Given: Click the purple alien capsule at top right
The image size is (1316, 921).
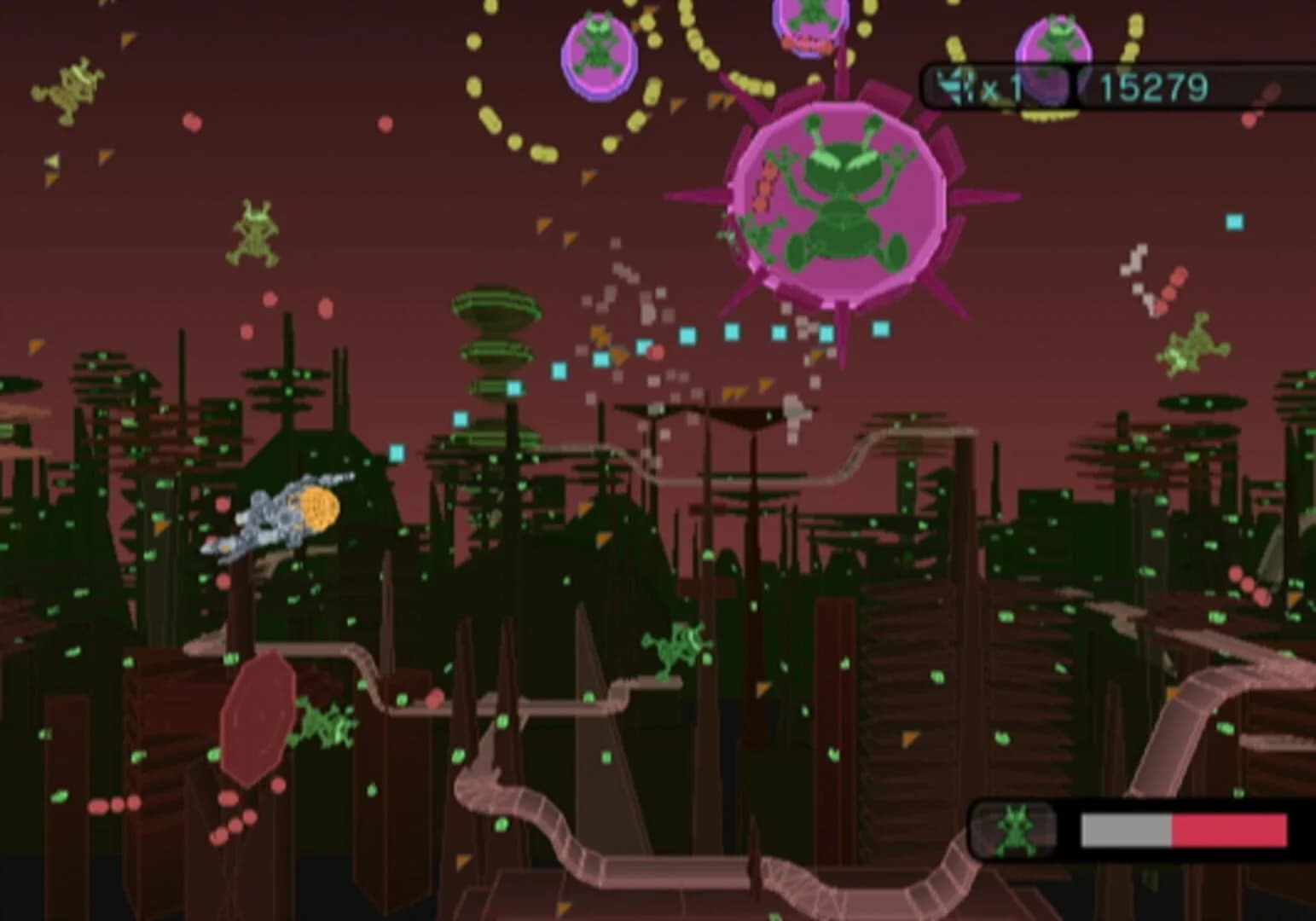Looking at the screenshot, I should click(x=1055, y=55).
